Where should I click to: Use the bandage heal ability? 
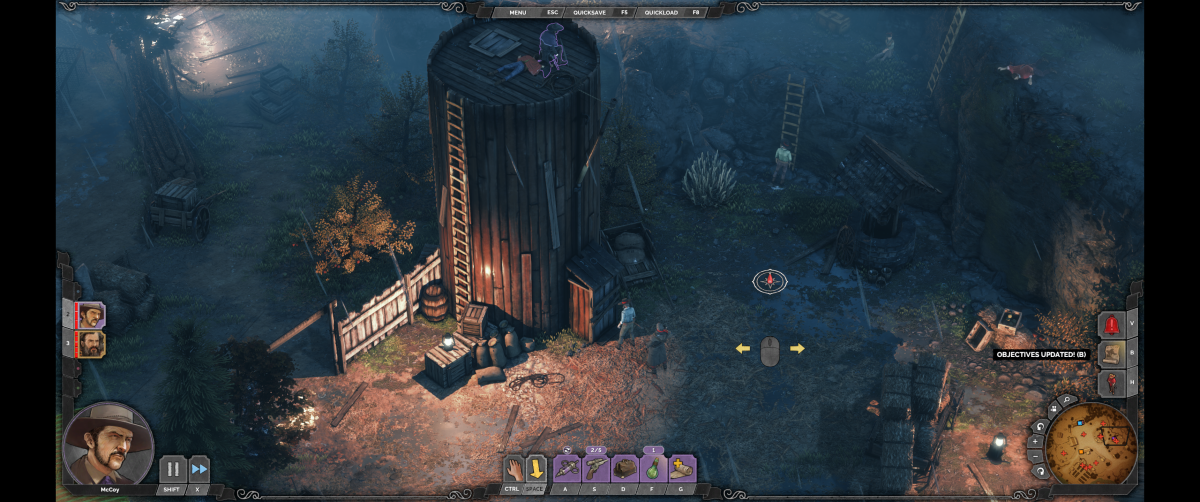[x=683, y=468]
